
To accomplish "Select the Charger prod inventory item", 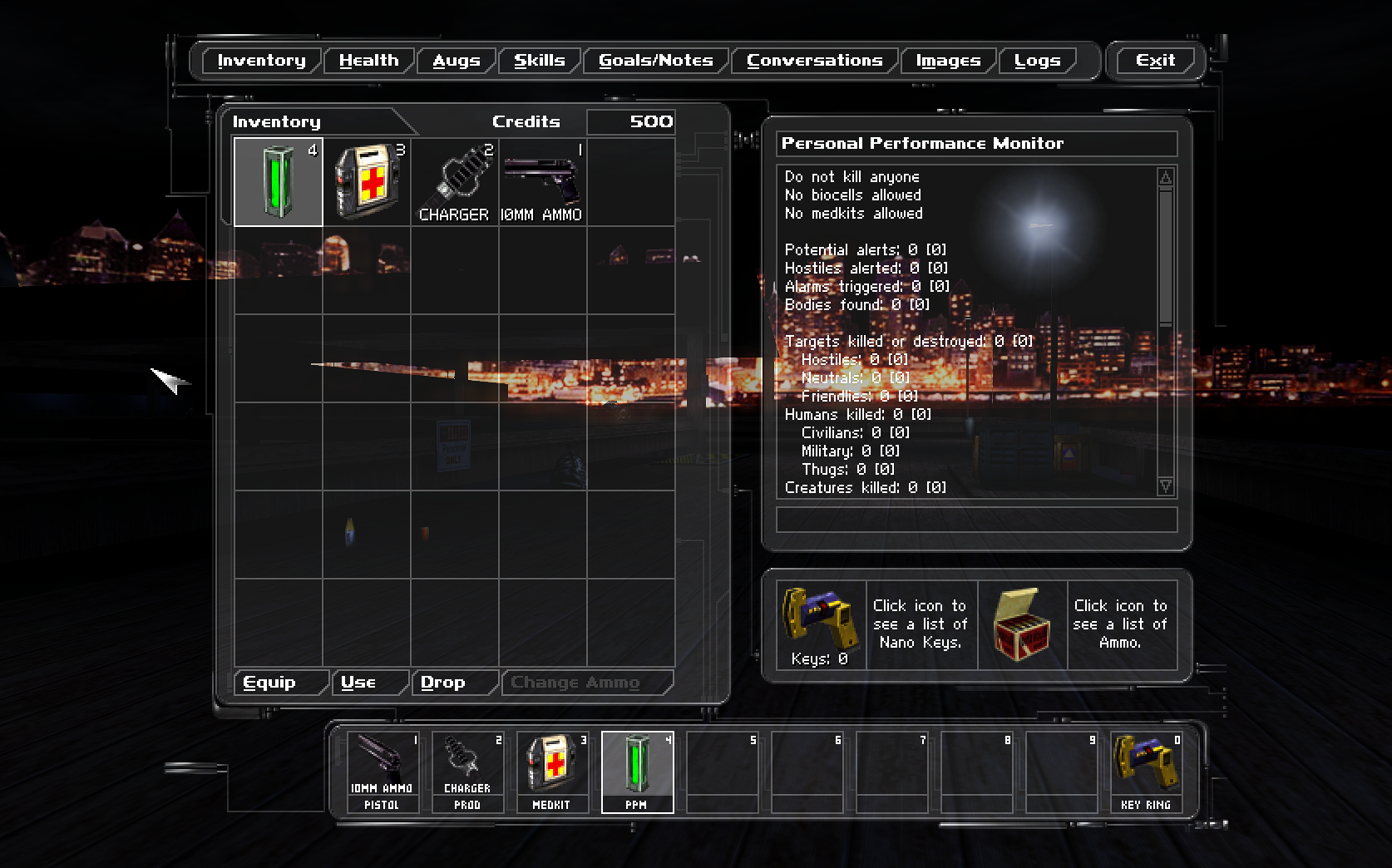I will click(455, 182).
